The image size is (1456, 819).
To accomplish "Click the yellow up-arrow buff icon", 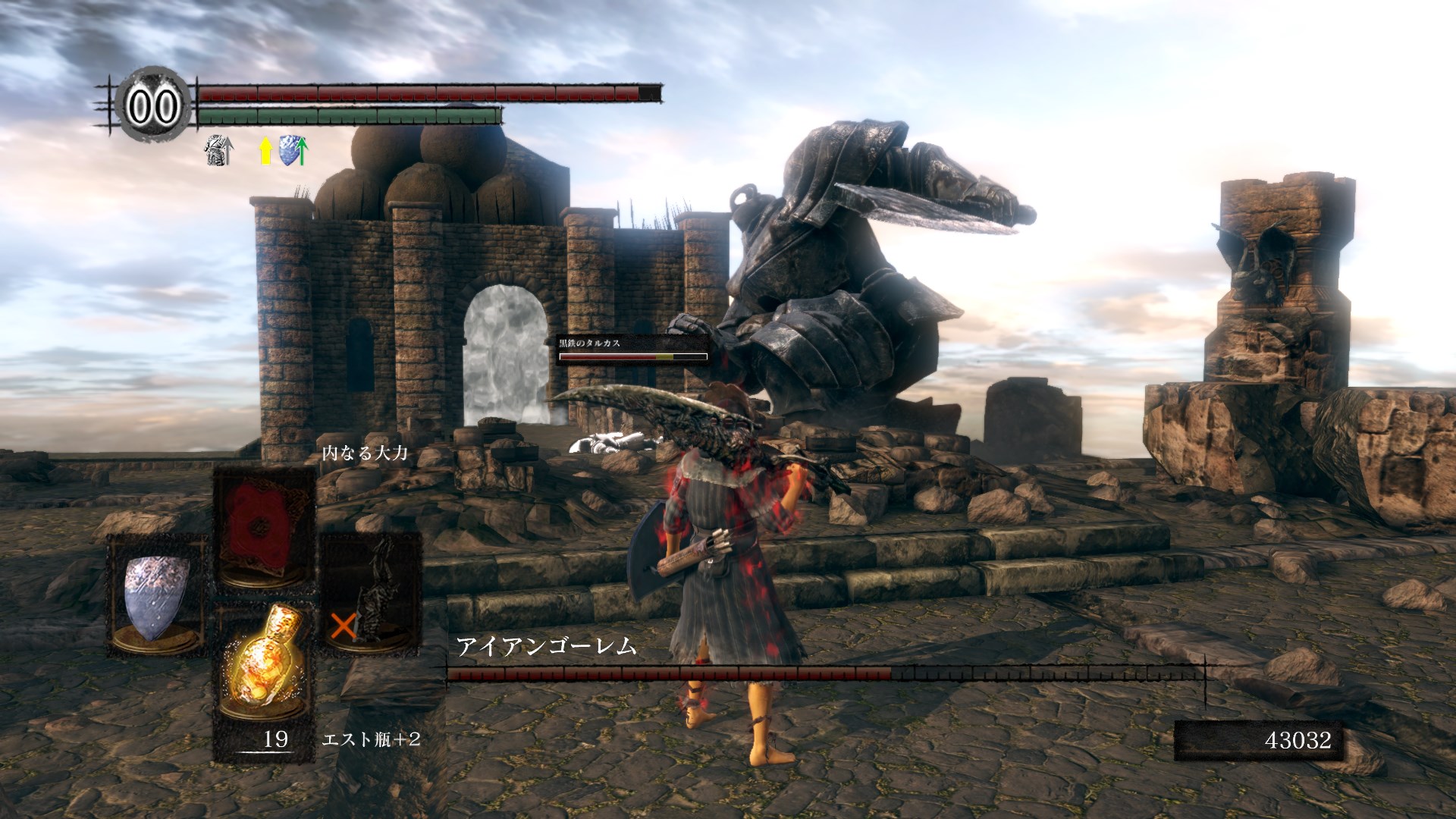I will tap(265, 151).
